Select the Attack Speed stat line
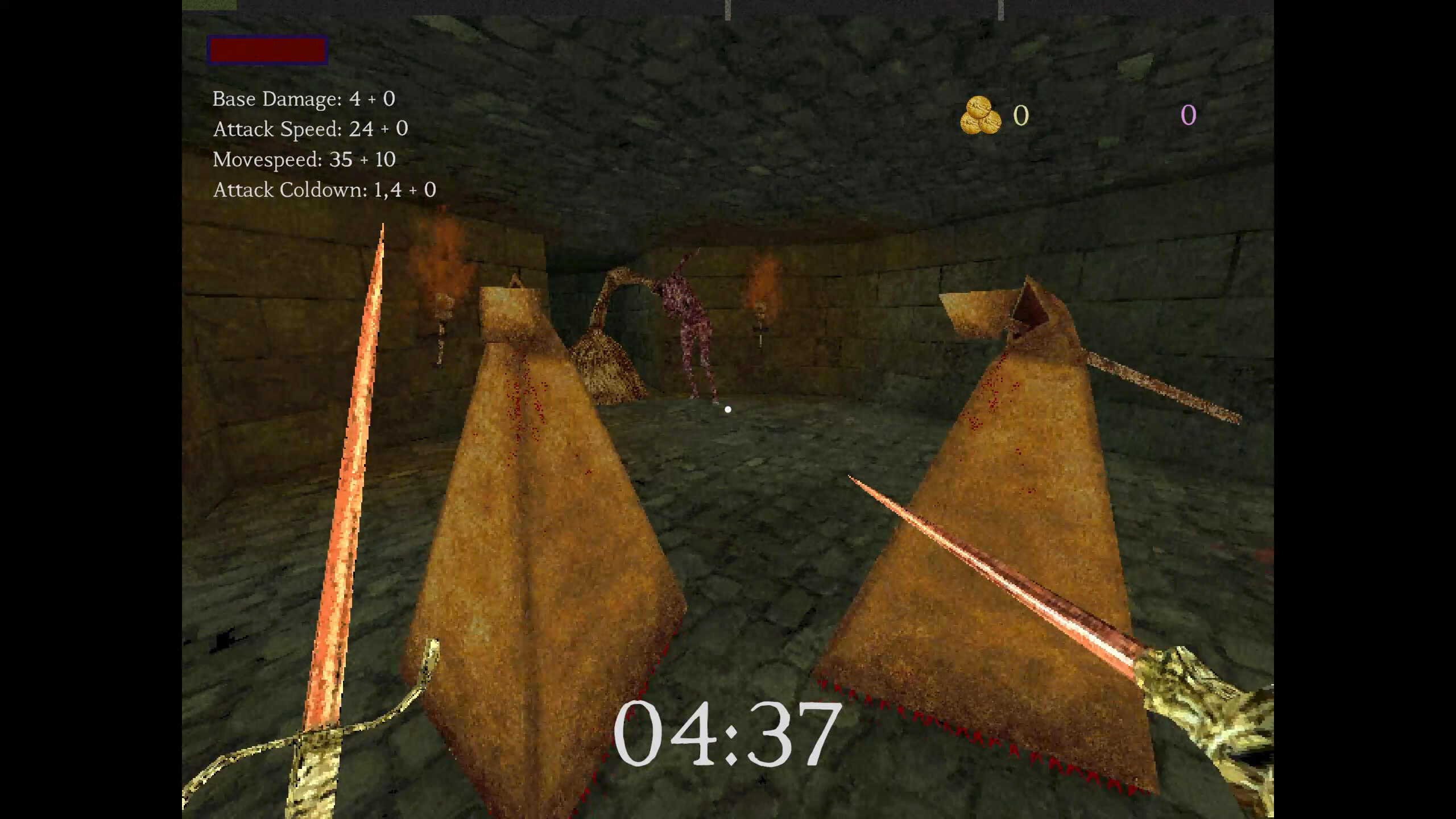Viewport: 1456px width, 819px height. pos(311,129)
